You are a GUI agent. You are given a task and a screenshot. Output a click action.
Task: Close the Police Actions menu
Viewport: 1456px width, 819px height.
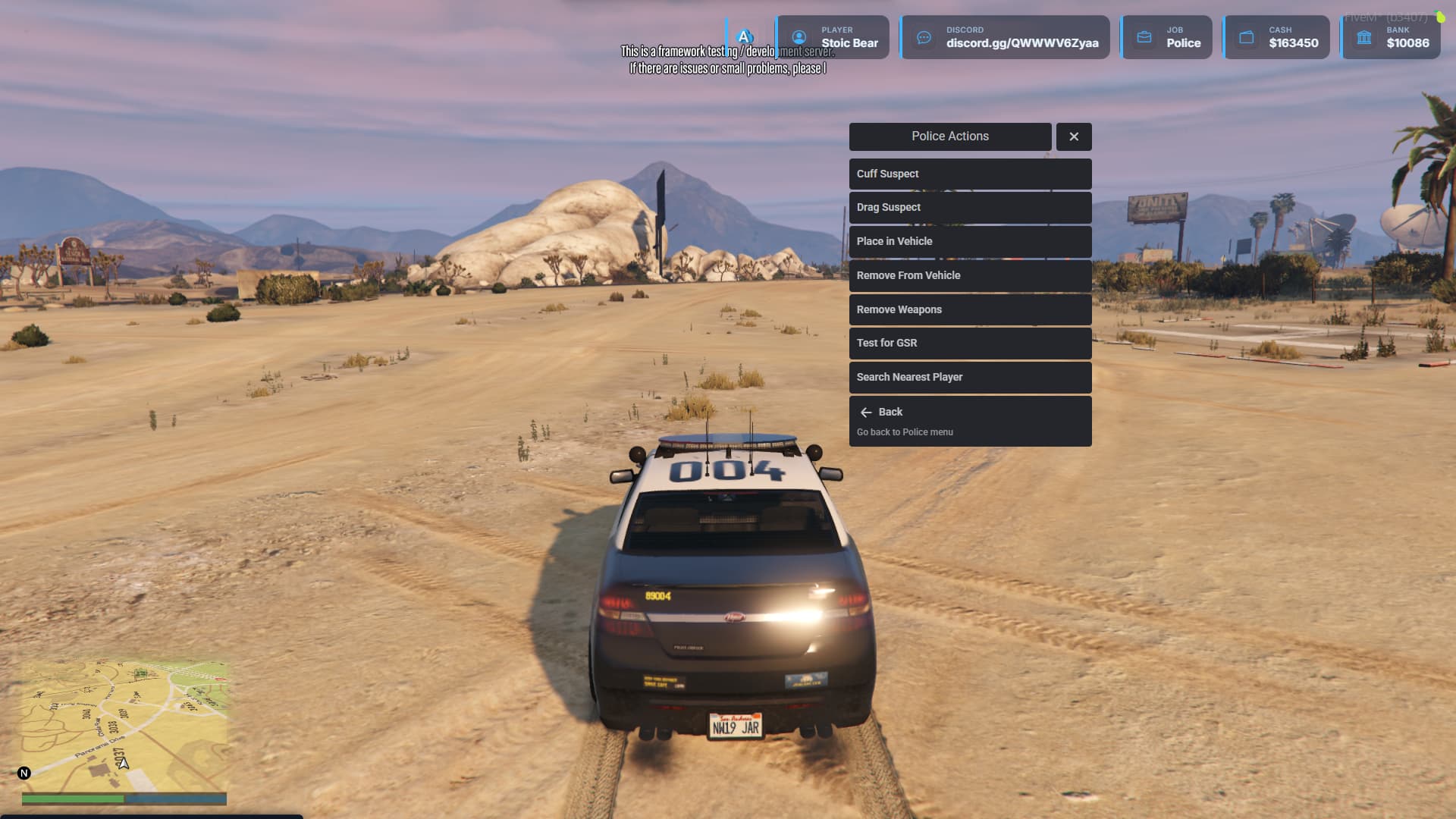[1073, 136]
